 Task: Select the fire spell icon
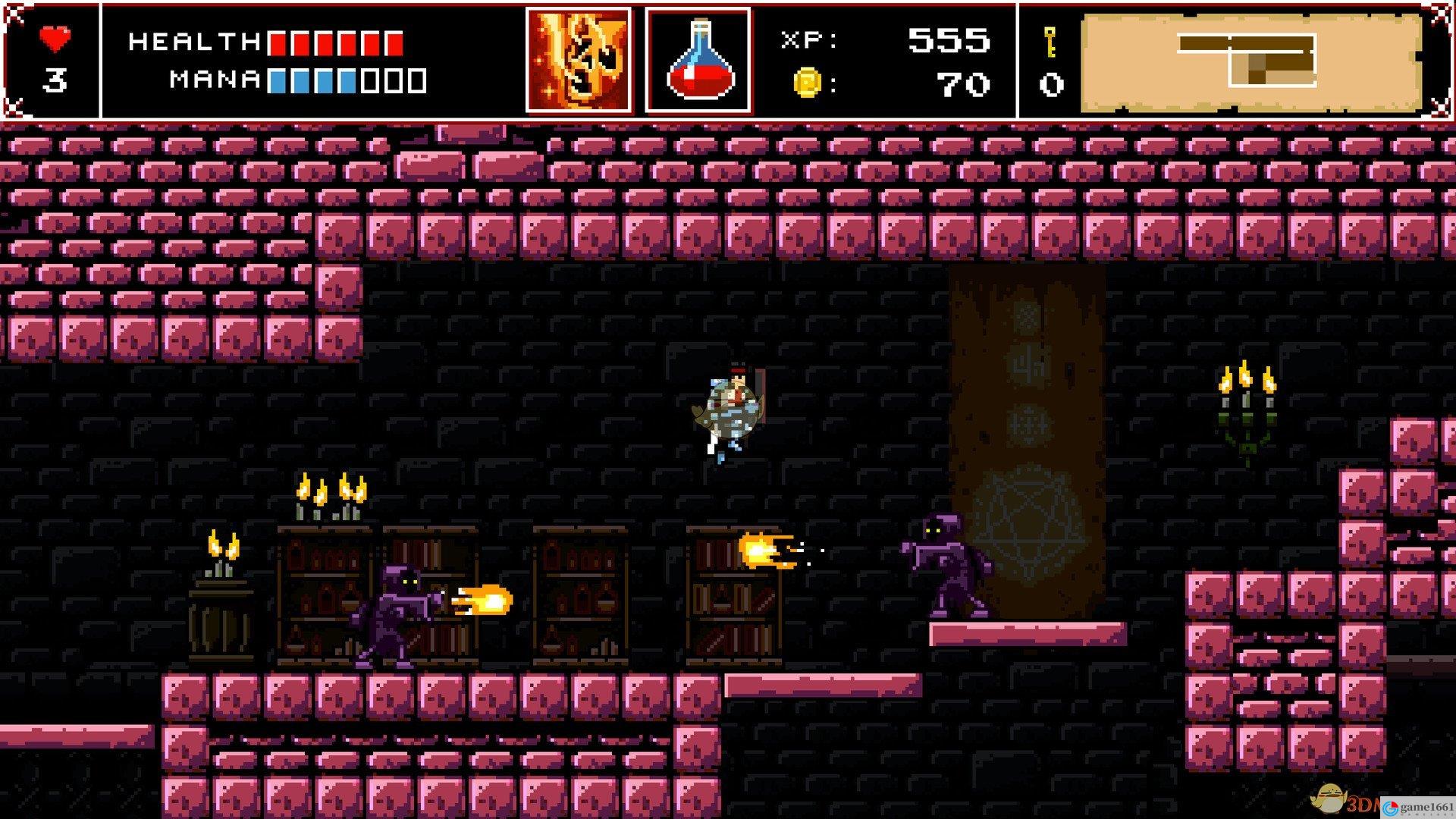pos(578,61)
